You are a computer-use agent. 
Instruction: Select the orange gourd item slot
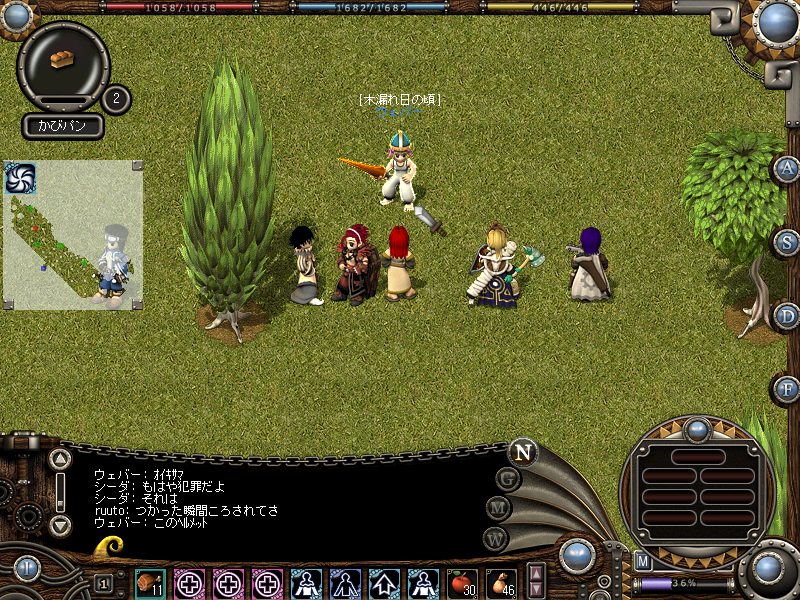point(500,583)
